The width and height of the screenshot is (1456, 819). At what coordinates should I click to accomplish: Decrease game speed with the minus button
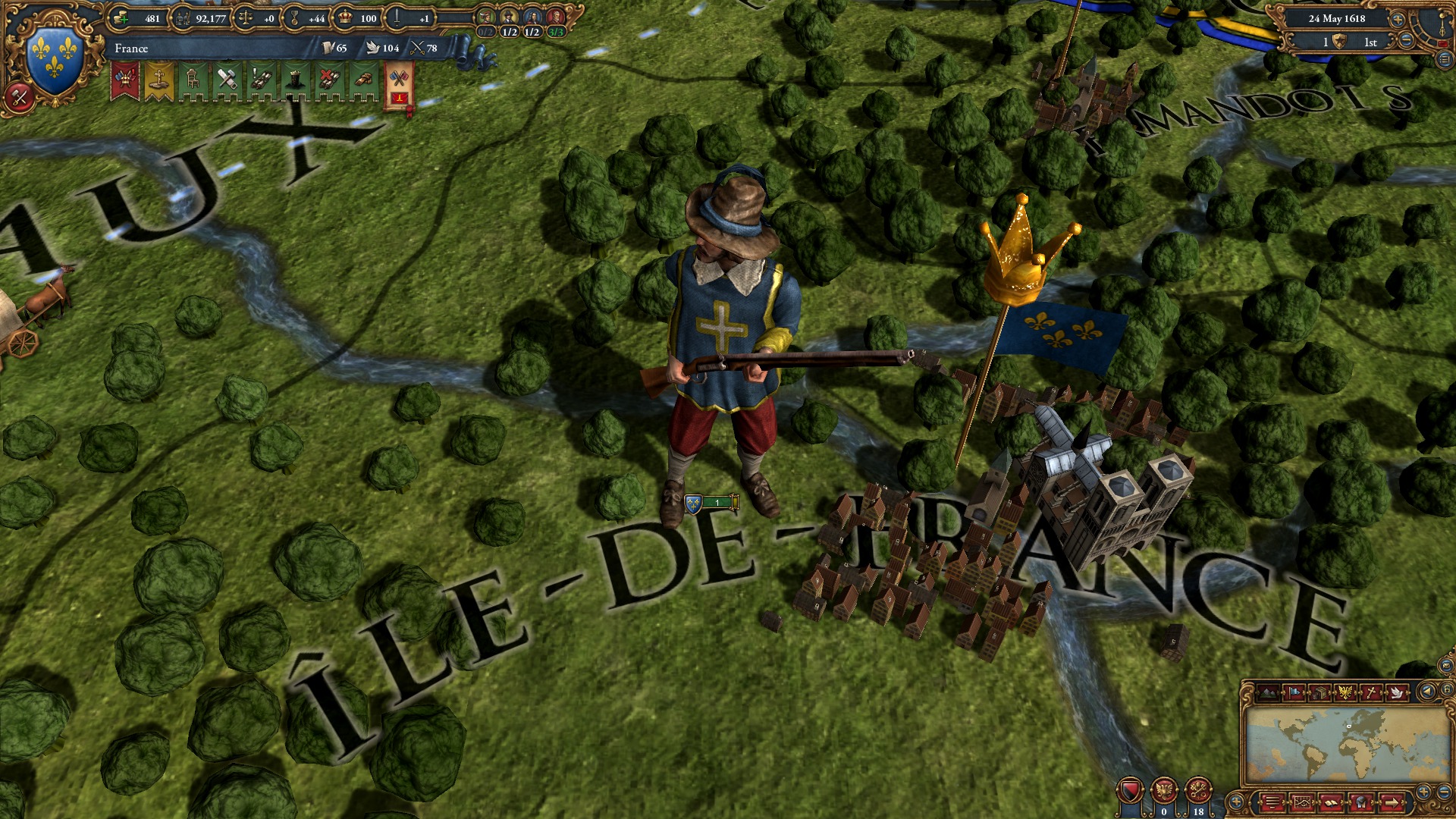(x=1405, y=40)
